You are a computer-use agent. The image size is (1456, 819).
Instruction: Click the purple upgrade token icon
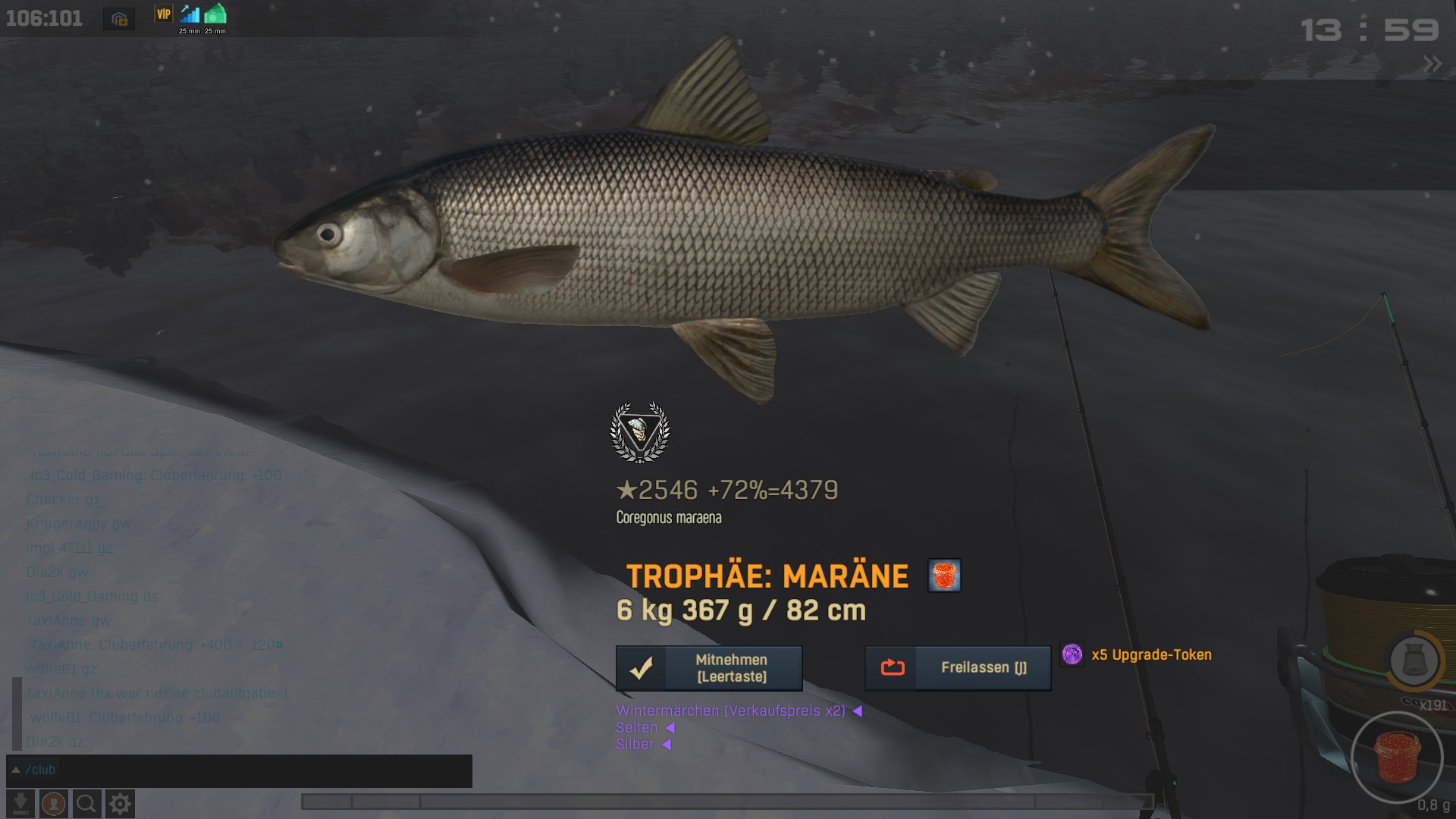click(1072, 654)
